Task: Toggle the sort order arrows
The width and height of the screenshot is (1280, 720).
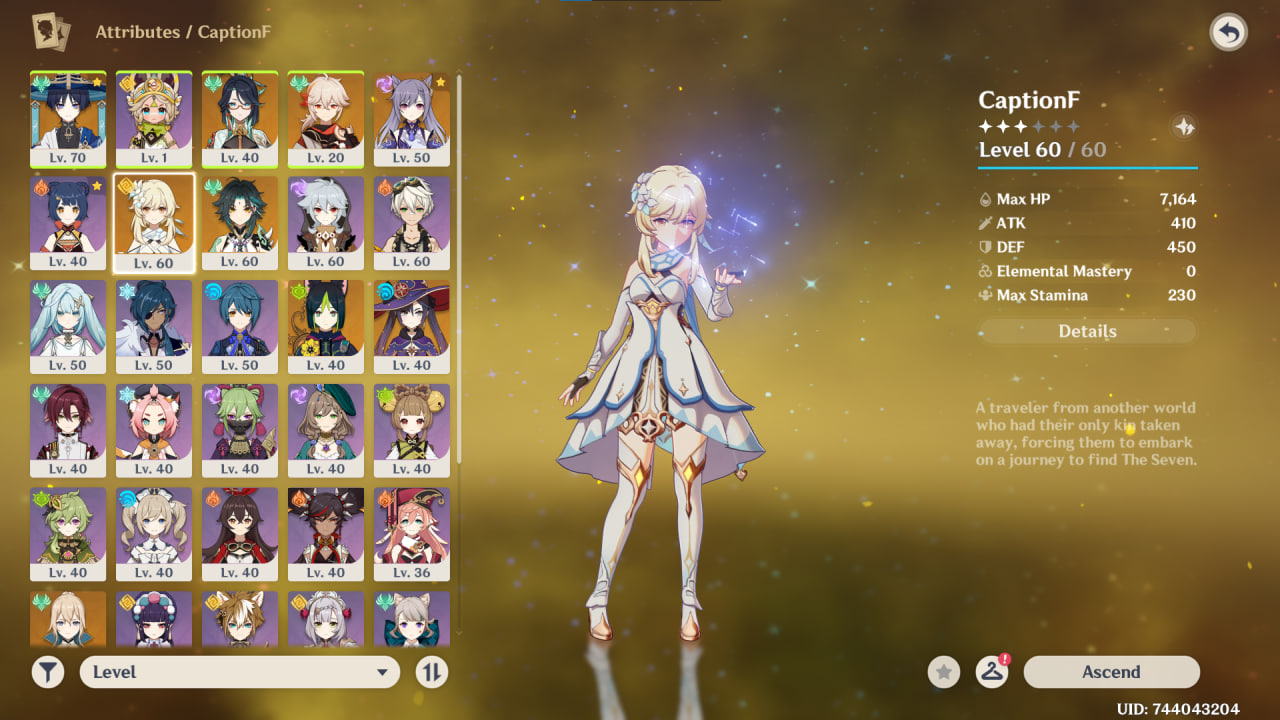Action: pyautogui.click(x=431, y=672)
